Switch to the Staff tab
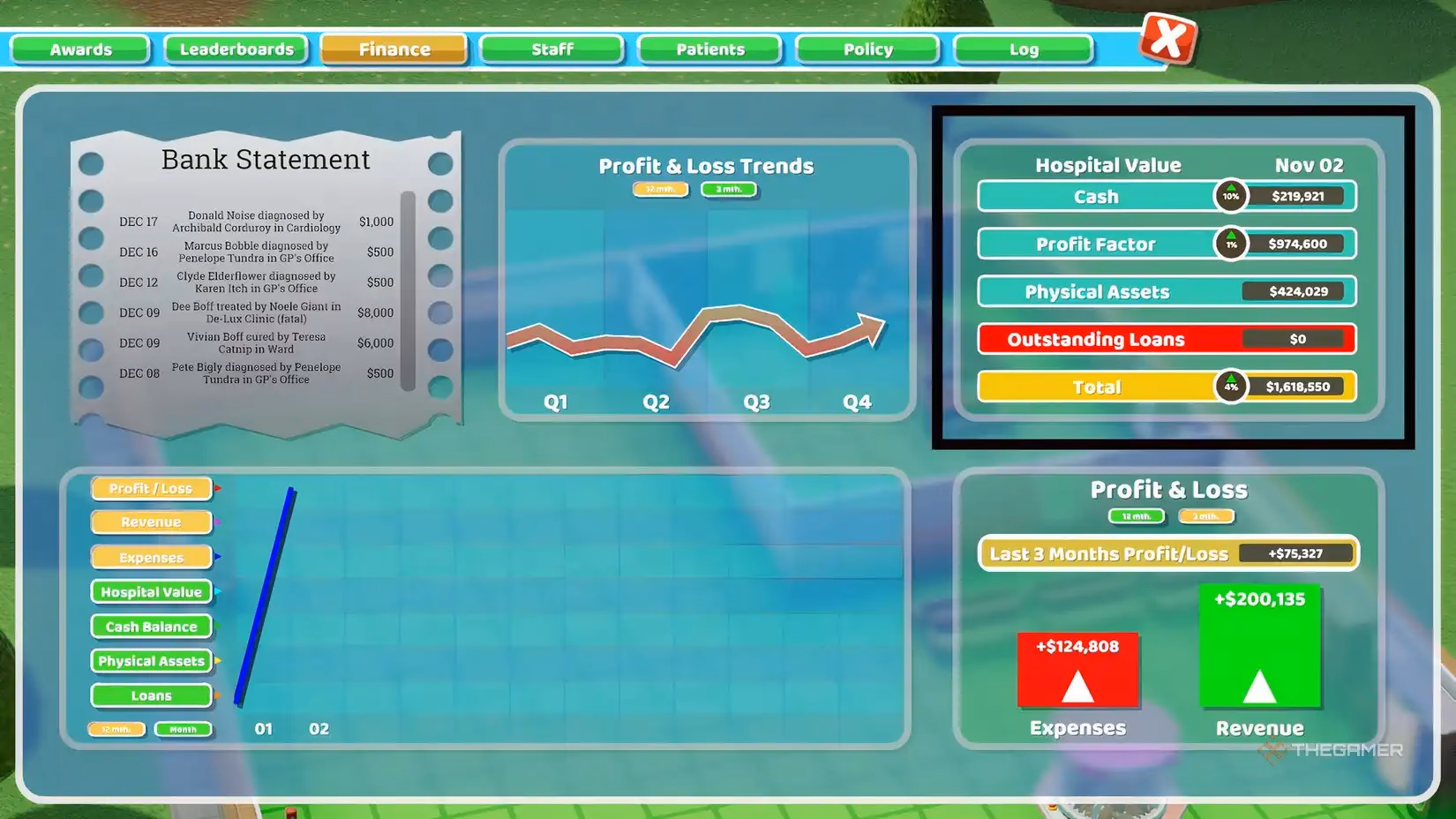 point(552,49)
